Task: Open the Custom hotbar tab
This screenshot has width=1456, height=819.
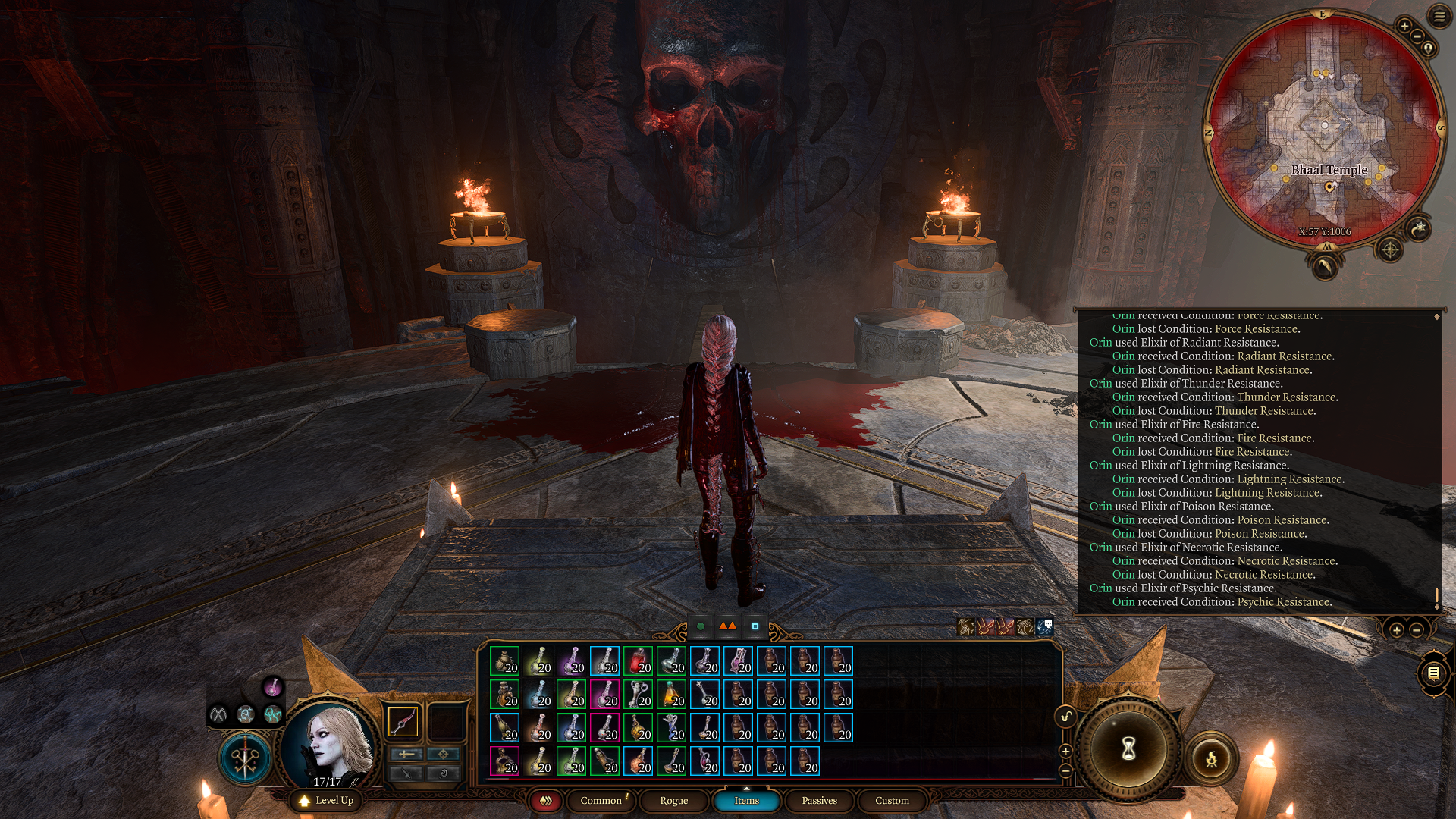Action: coord(892,801)
